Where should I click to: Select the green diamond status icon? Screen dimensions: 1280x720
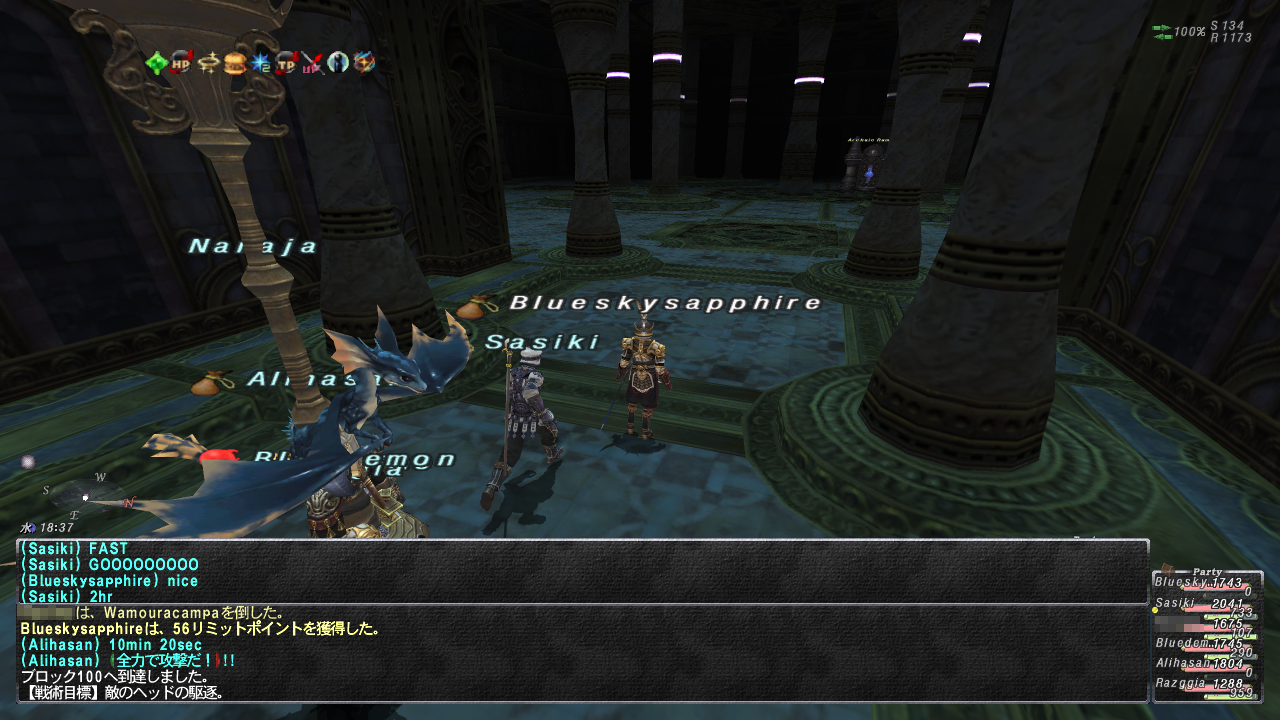click(x=156, y=63)
